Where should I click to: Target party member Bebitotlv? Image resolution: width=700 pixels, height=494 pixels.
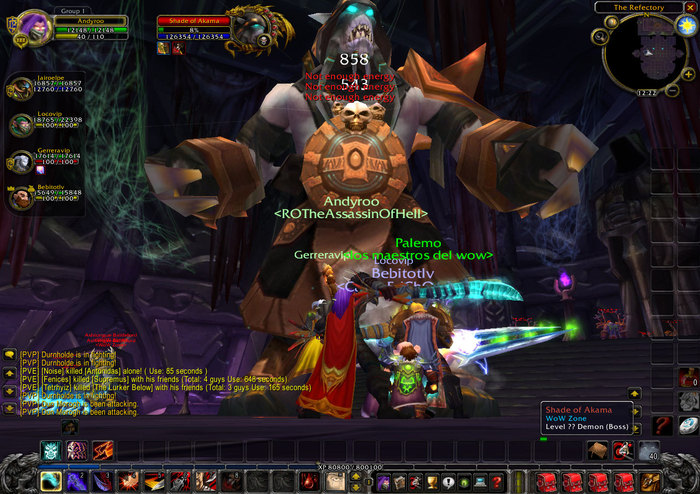coord(21,196)
